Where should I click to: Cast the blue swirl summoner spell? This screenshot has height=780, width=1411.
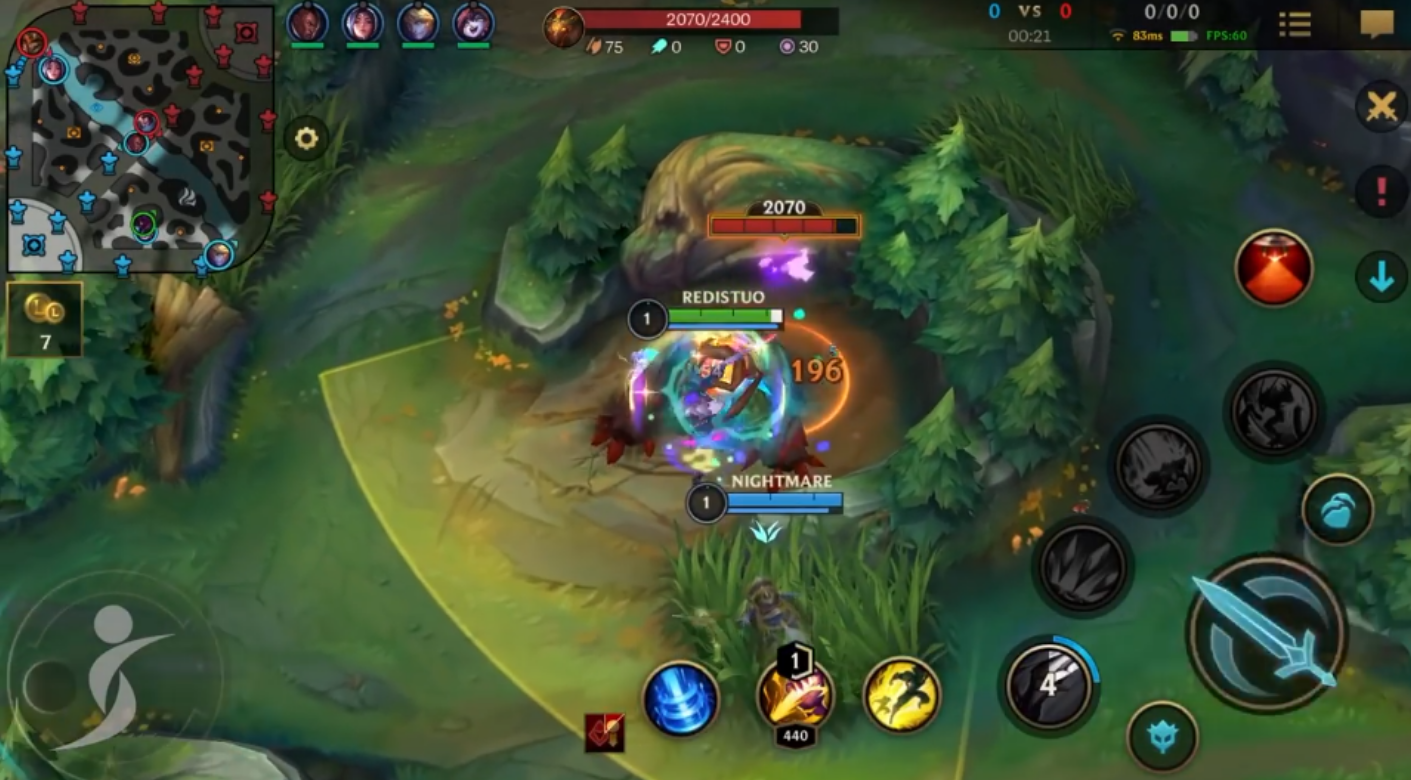pos(680,698)
